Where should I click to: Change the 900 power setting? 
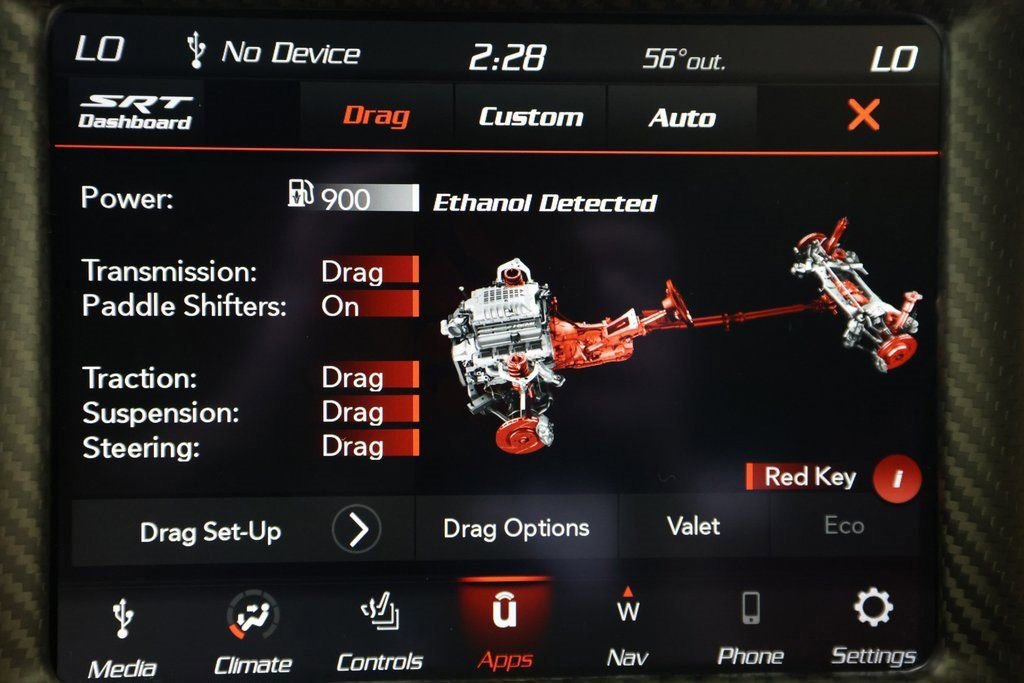point(367,198)
